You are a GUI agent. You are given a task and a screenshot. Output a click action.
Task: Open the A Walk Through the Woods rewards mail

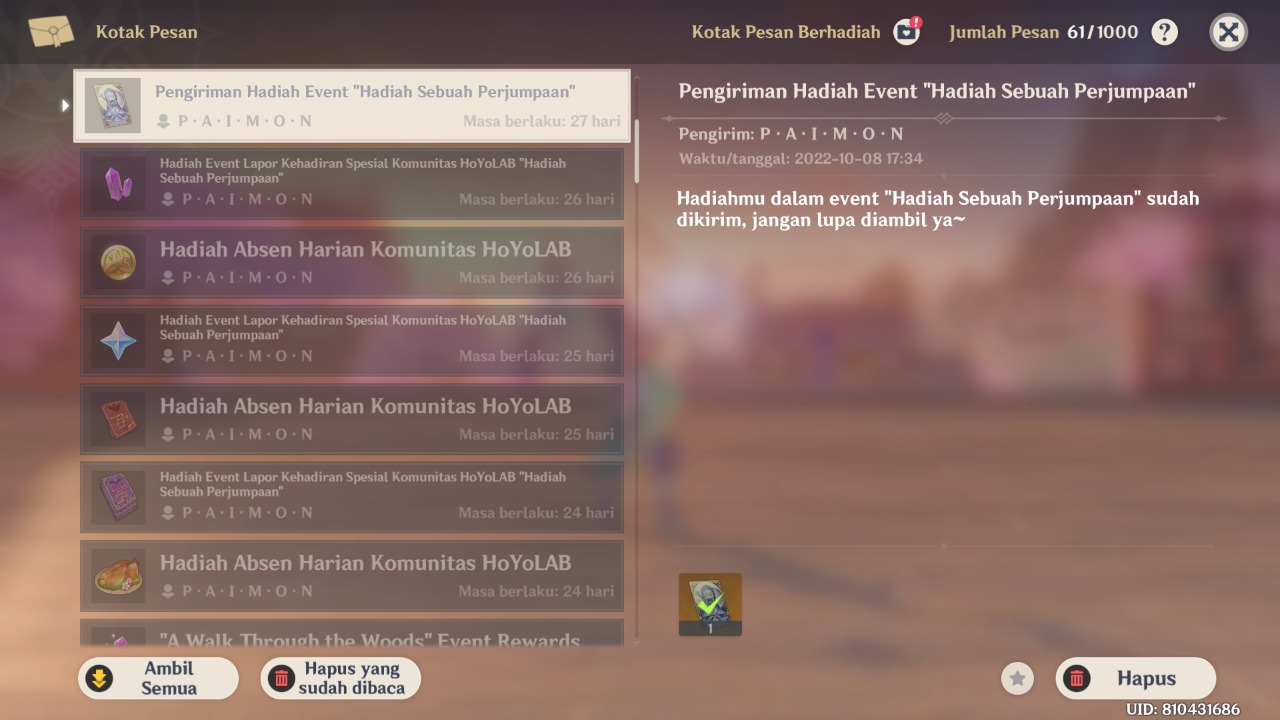(x=352, y=640)
